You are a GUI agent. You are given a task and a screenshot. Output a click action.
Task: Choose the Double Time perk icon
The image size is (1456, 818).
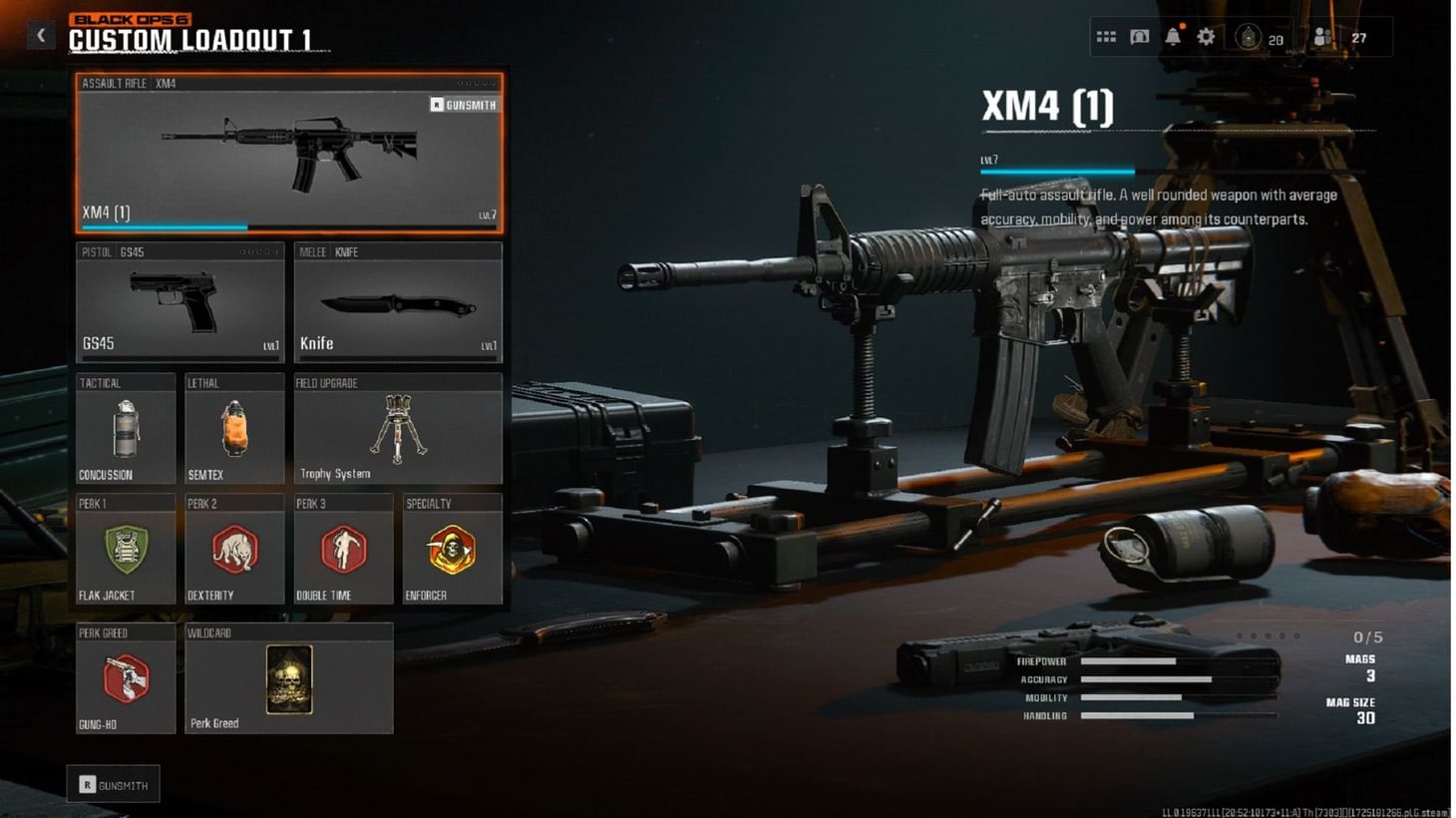(343, 552)
